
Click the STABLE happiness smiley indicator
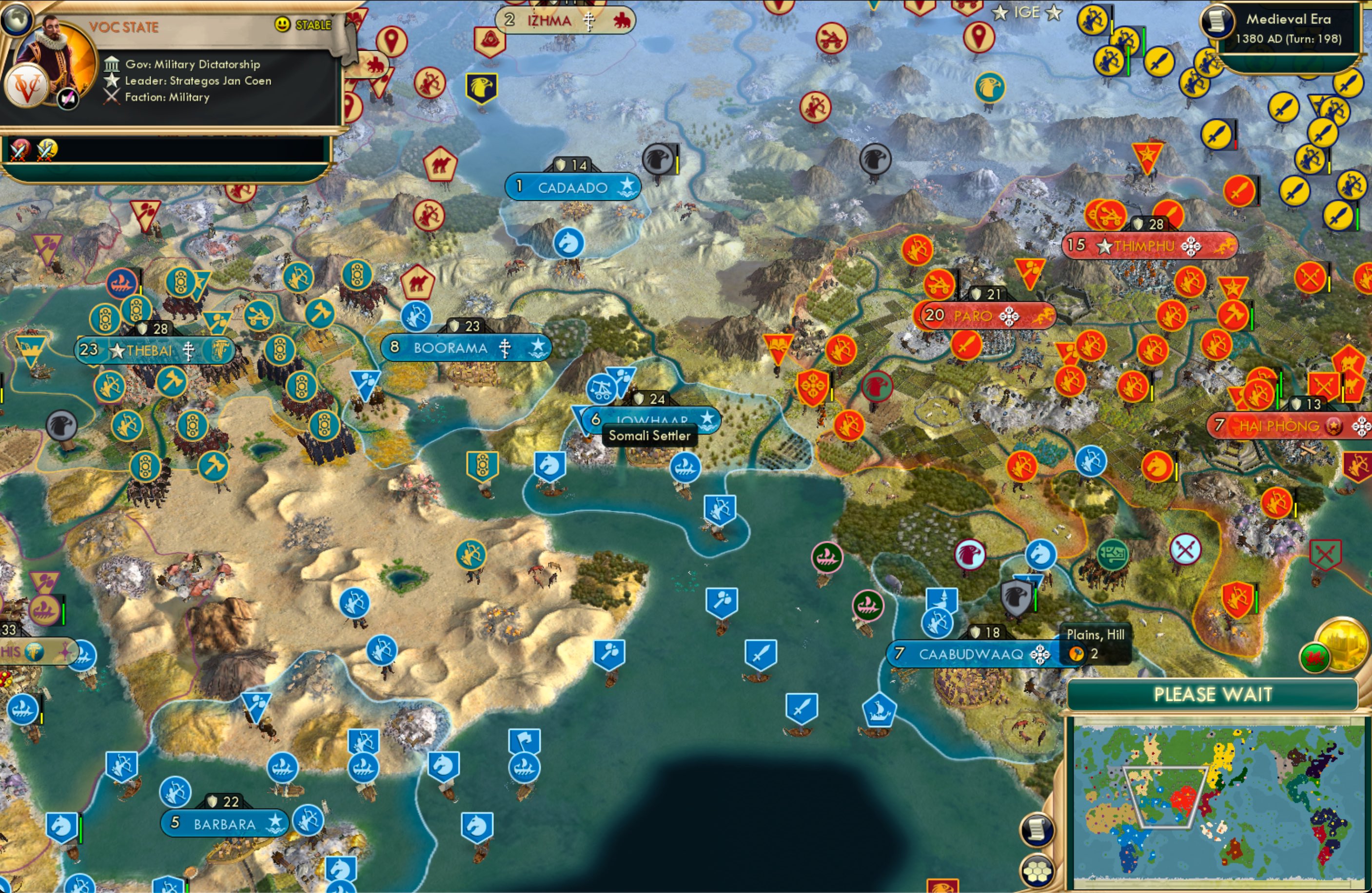point(281,25)
